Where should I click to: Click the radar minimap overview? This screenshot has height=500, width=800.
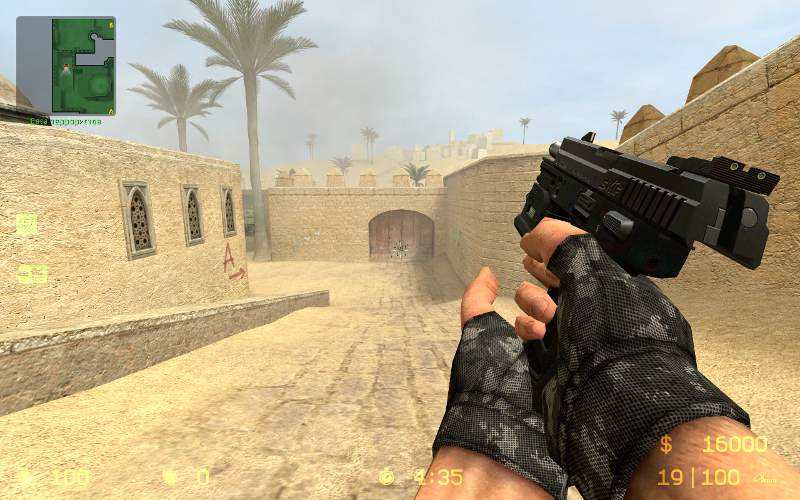tap(66, 65)
